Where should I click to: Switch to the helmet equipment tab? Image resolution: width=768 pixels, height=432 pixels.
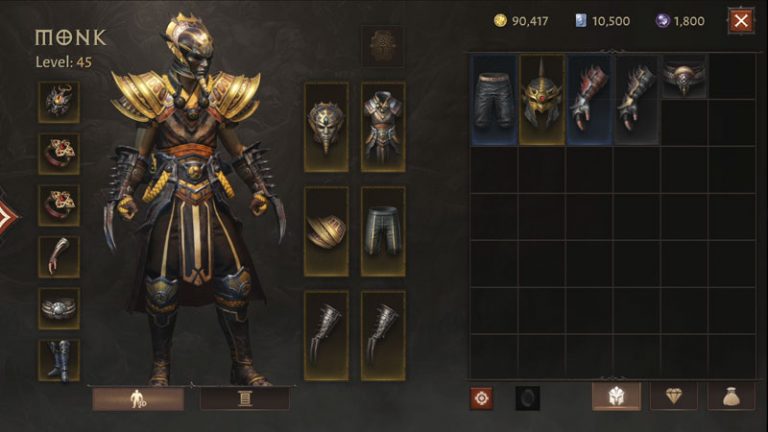616,397
